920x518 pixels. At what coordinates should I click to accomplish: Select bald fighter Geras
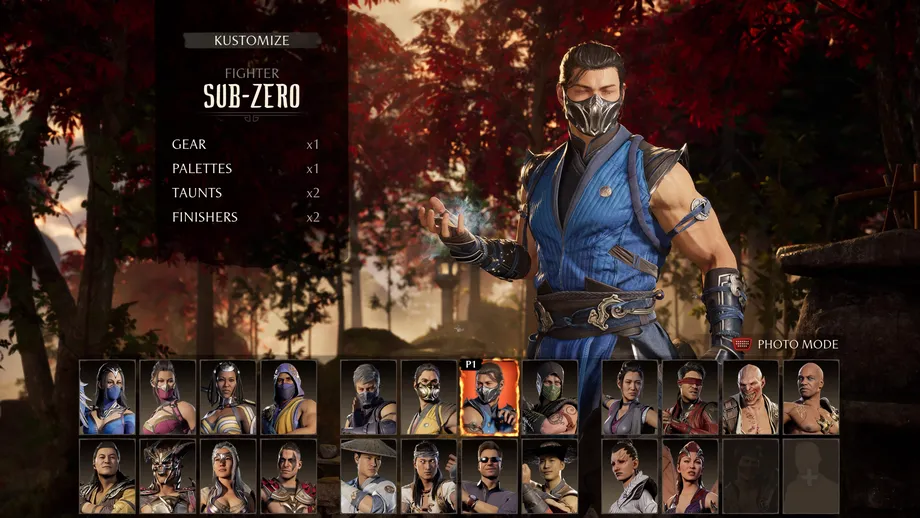click(811, 397)
